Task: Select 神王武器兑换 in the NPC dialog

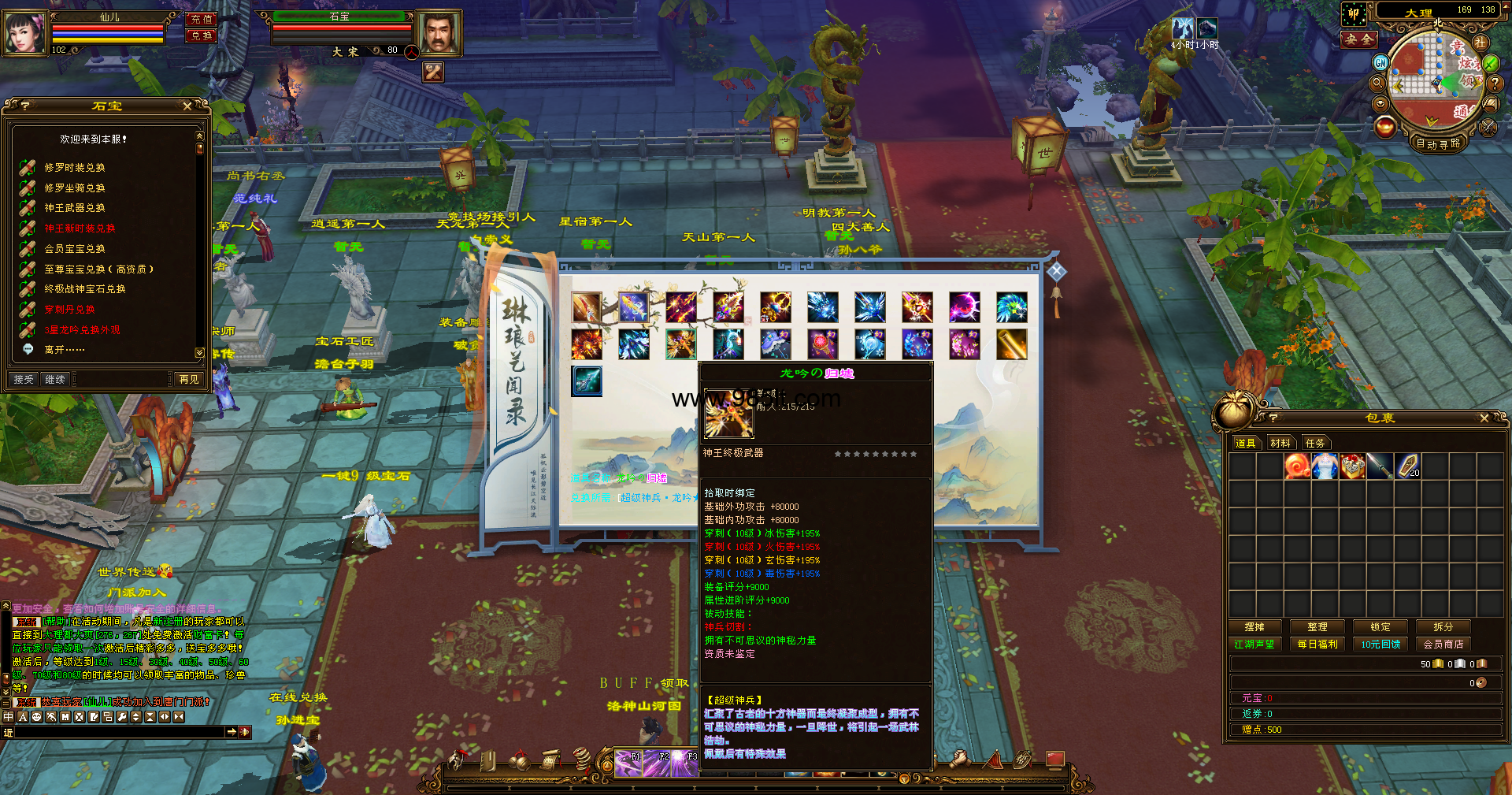Action: click(75, 208)
